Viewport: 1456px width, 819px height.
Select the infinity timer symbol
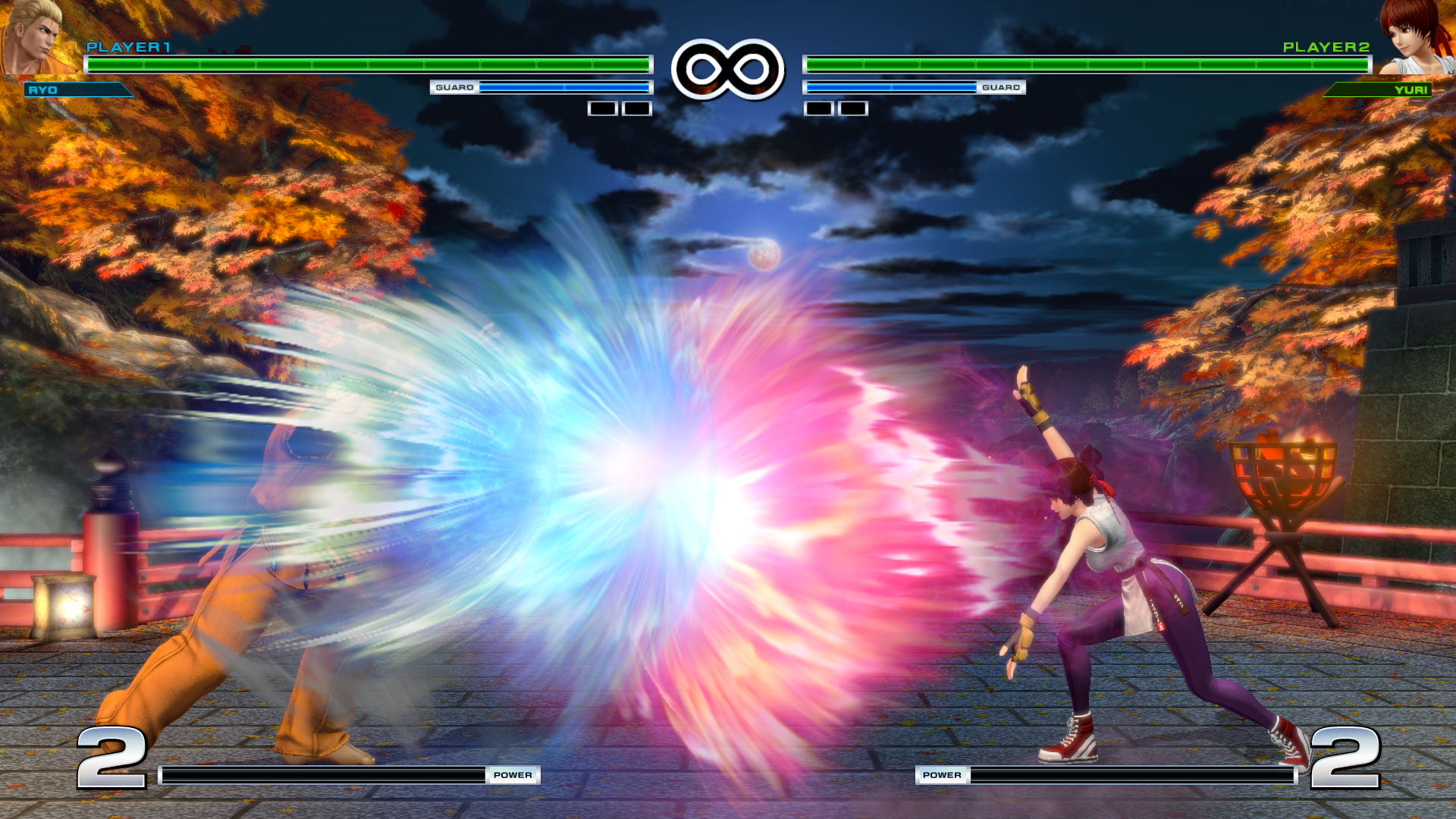click(726, 68)
